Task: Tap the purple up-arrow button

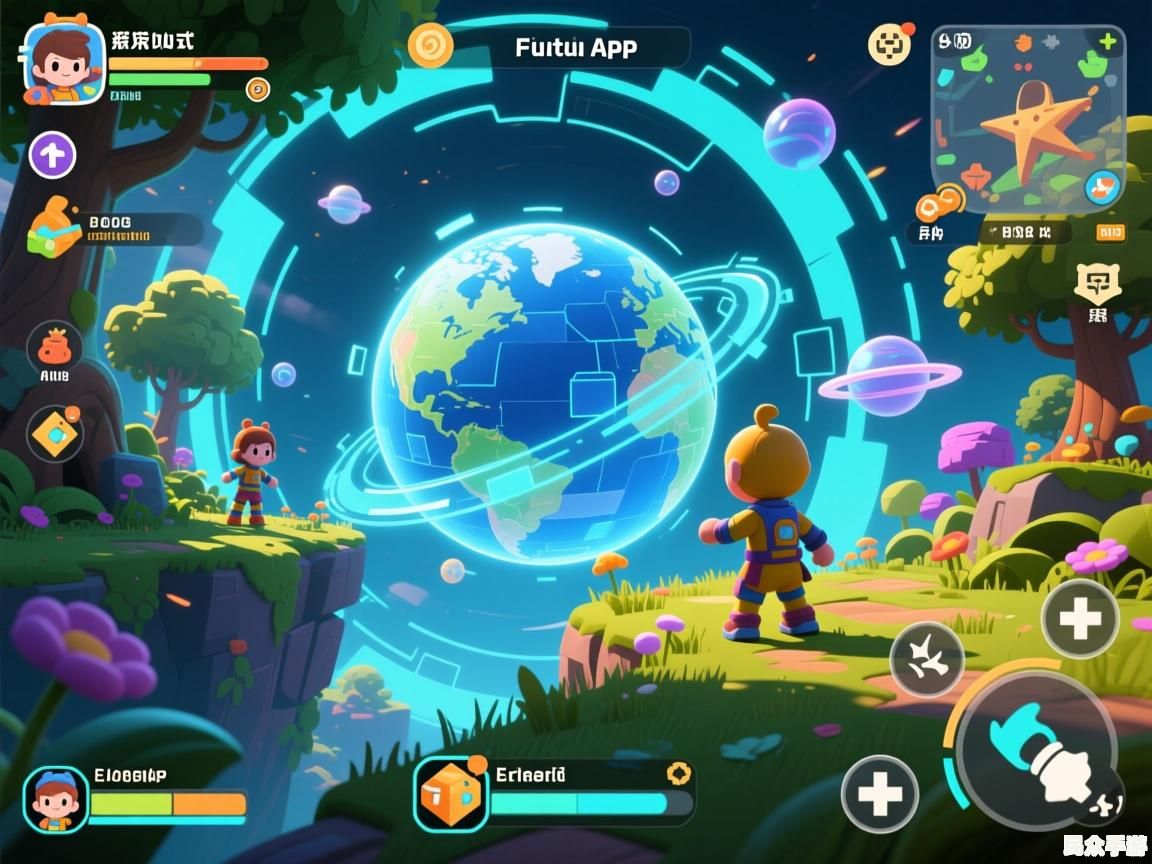Action: coord(52,155)
